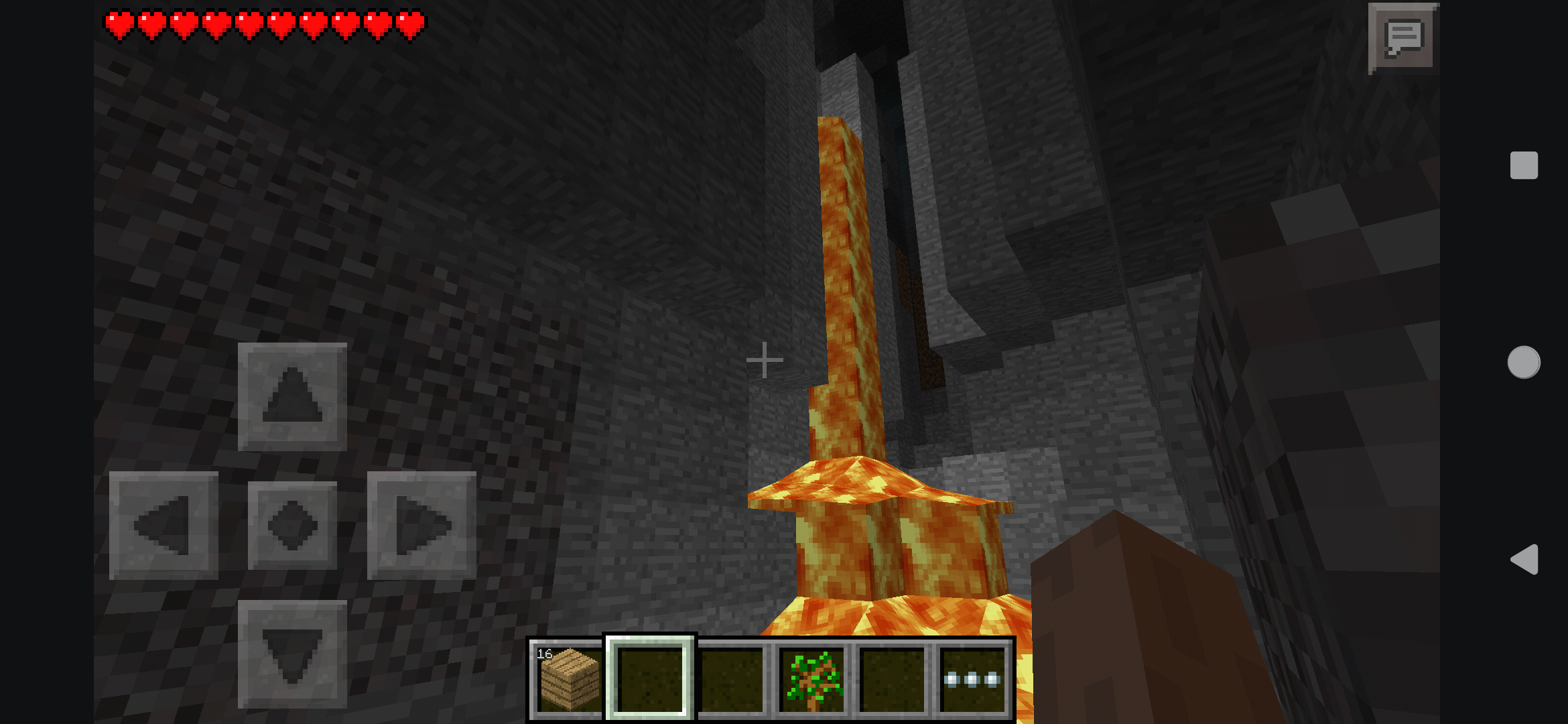Tap the move left arrow
The height and width of the screenshot is (724, 1568).
tap(164, 525)
